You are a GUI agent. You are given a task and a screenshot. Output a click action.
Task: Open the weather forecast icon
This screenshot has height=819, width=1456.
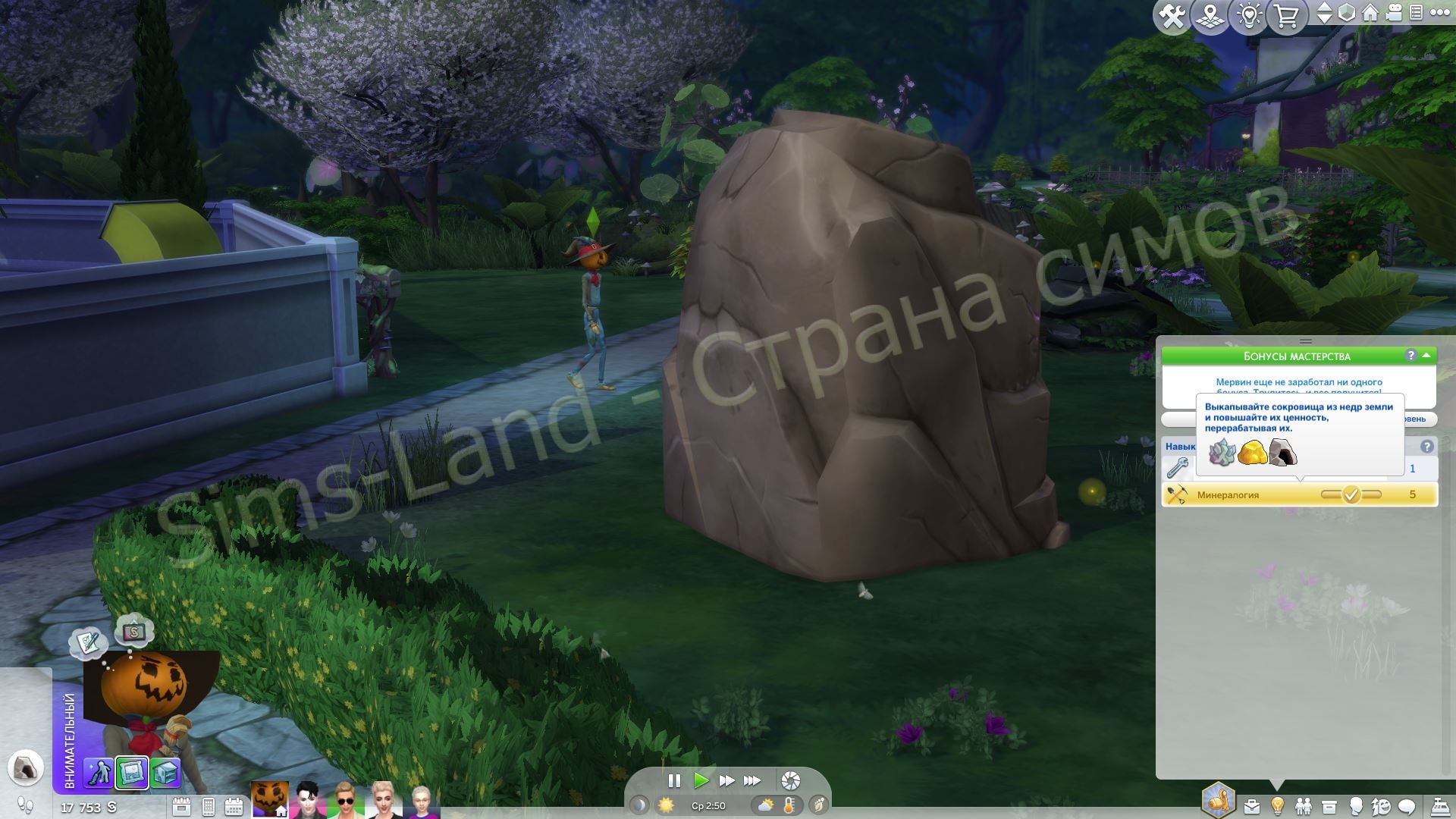[x=765, y=805]
